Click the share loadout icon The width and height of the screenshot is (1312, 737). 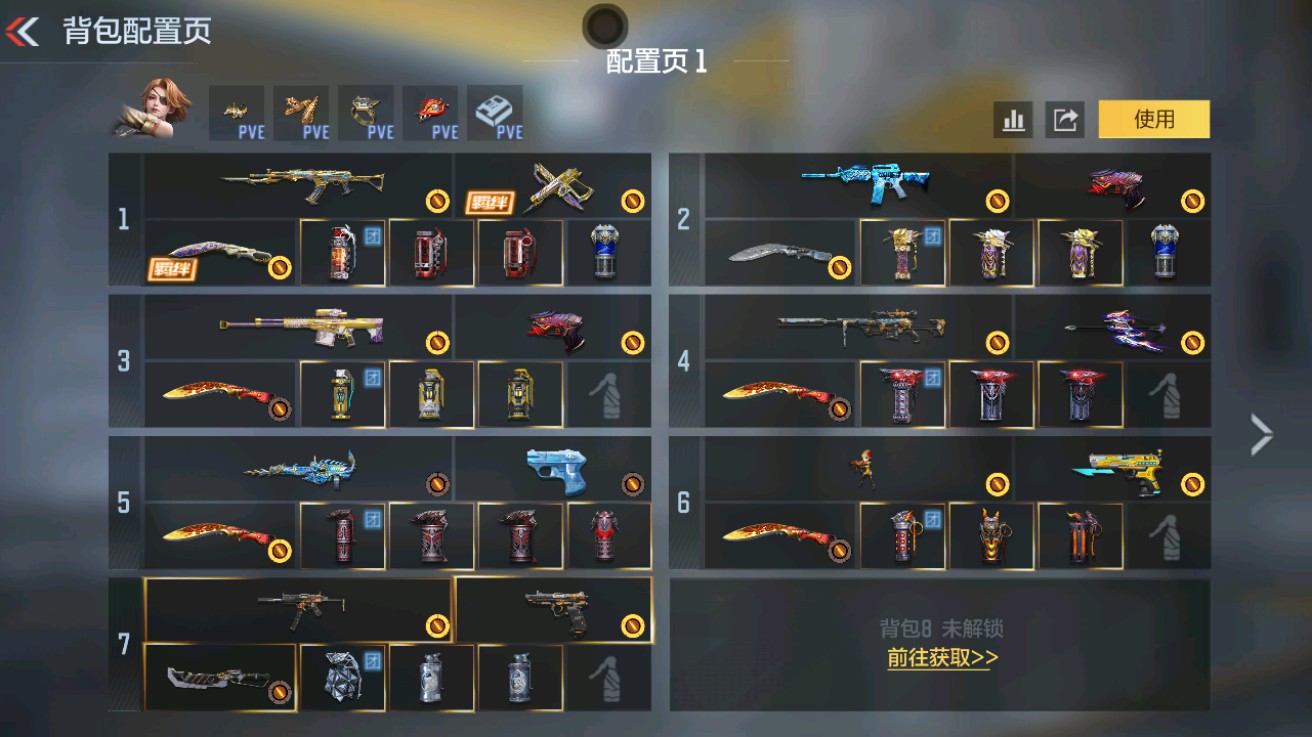click(x=1066, y=119)
